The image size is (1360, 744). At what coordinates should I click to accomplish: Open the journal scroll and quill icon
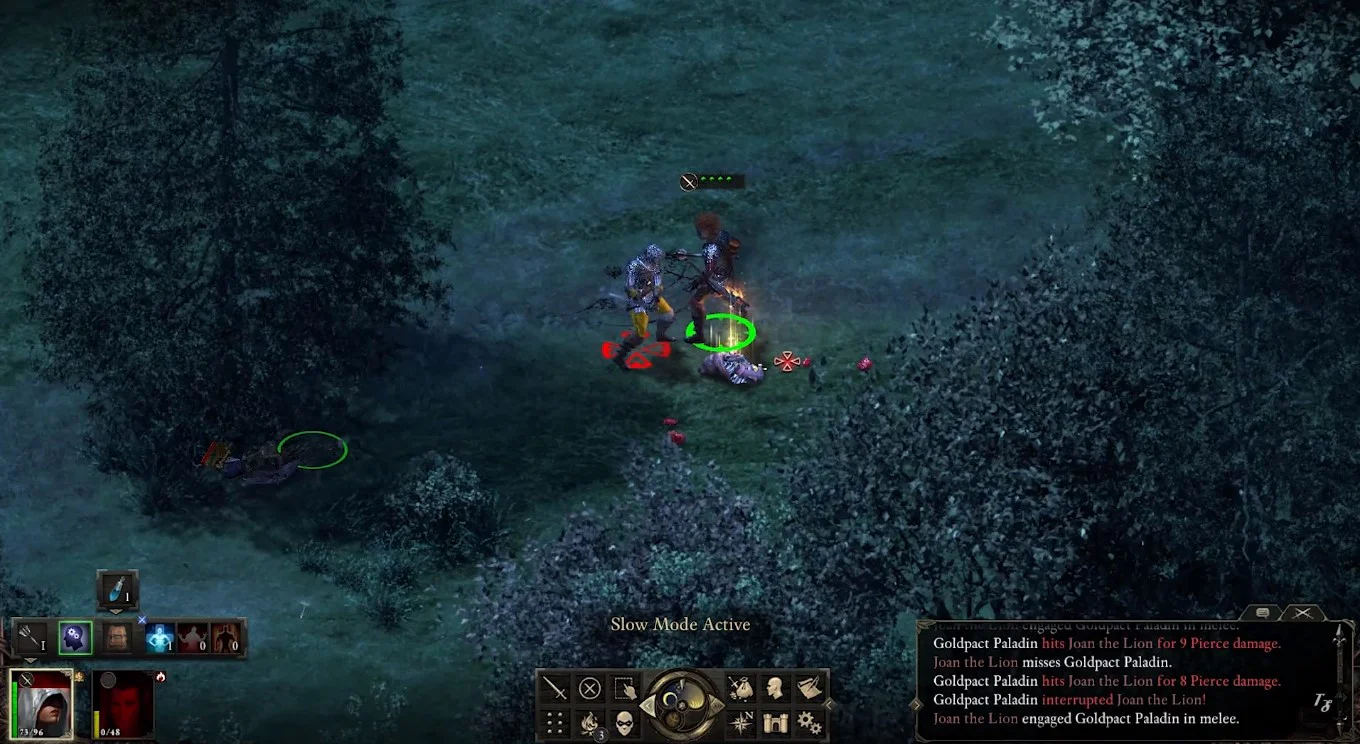(809, 688)
